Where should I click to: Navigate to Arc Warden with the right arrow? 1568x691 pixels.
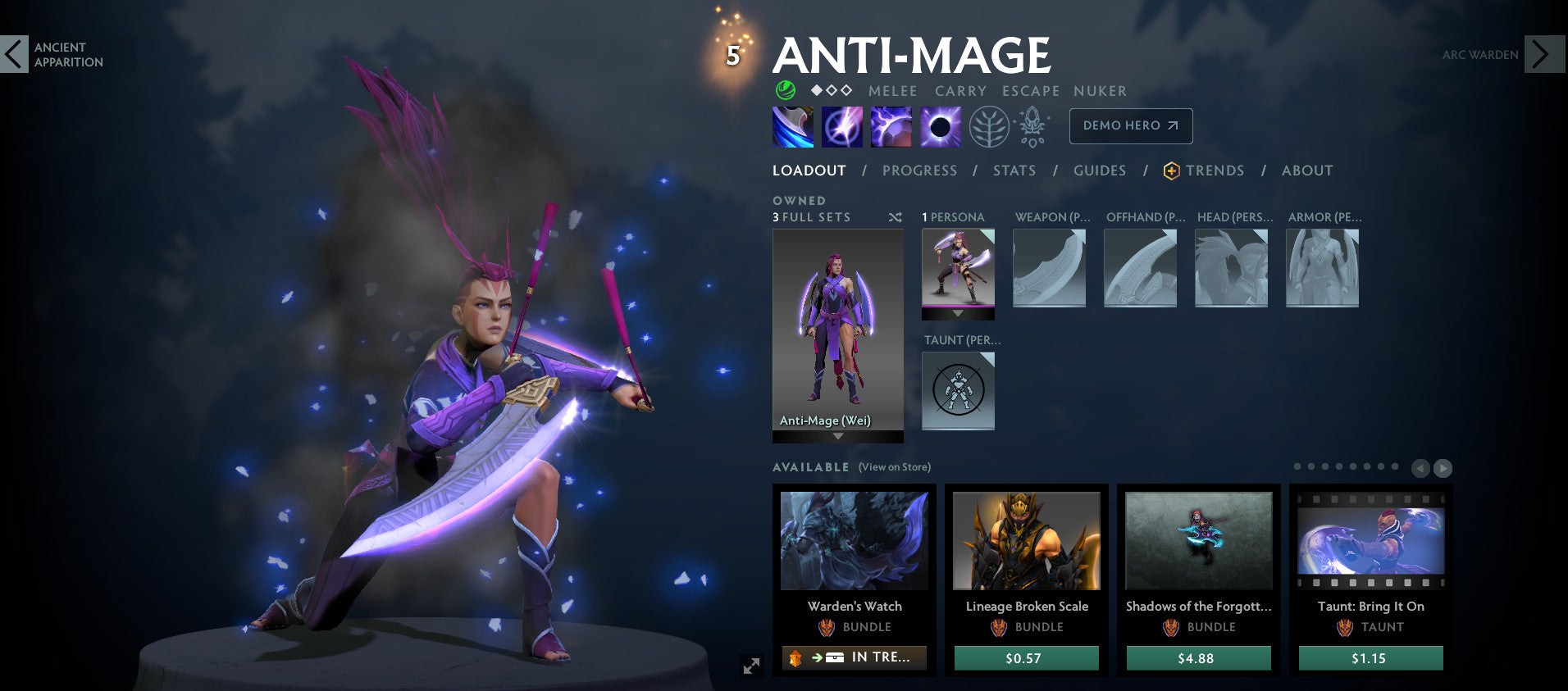coord(1546,55)
